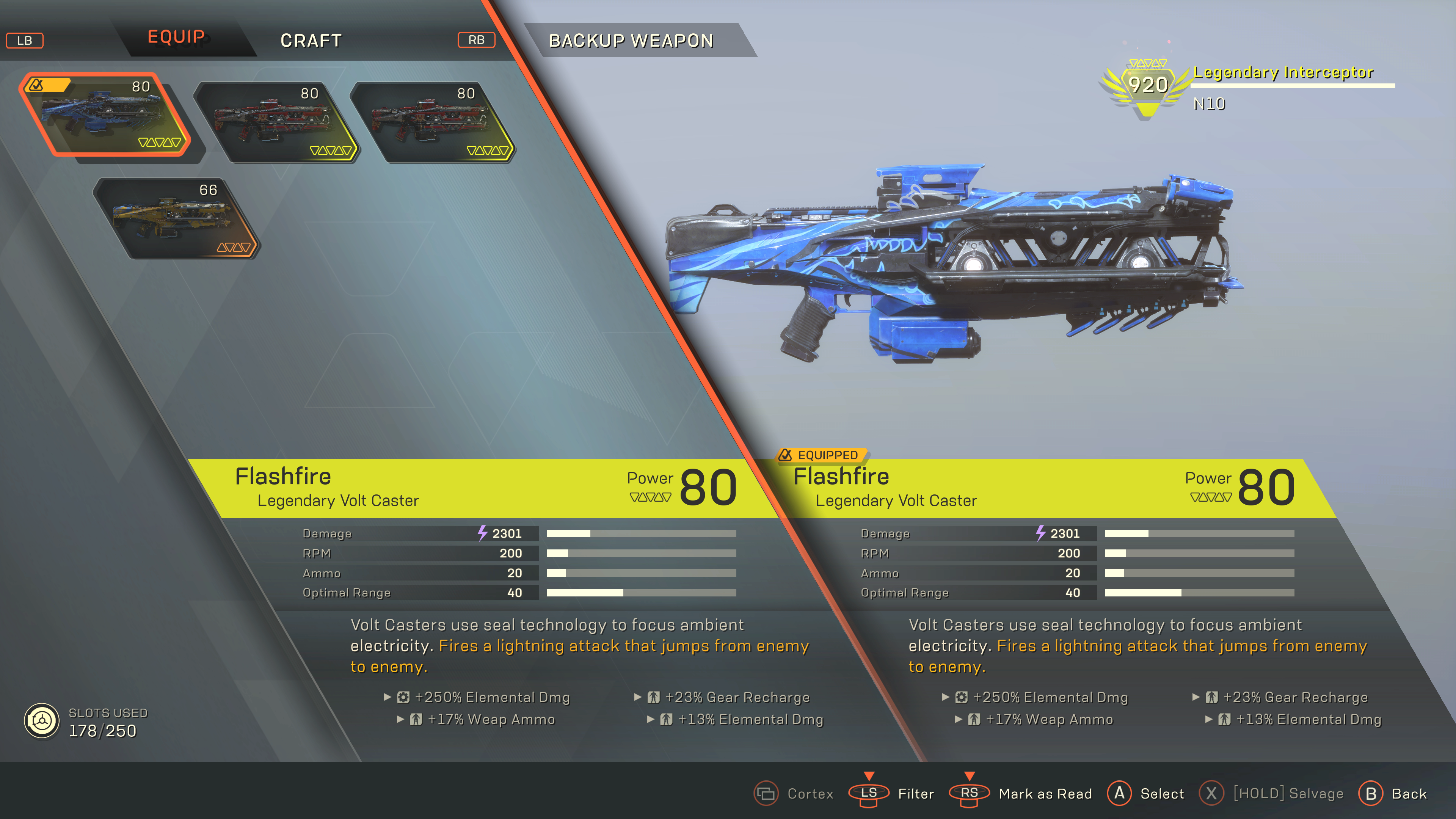The width and height of the screenshot is (1456, 819).
Task: Switch to the CRAFT tab
Action: click(x=311, y=40)
